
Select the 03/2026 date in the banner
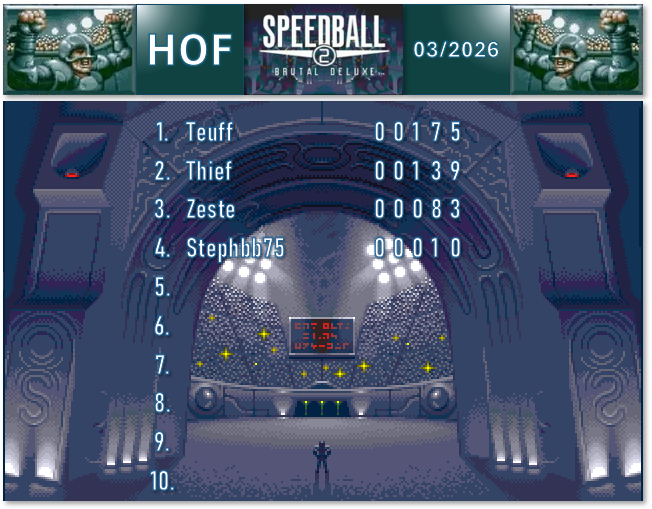(x=455, y=49)
